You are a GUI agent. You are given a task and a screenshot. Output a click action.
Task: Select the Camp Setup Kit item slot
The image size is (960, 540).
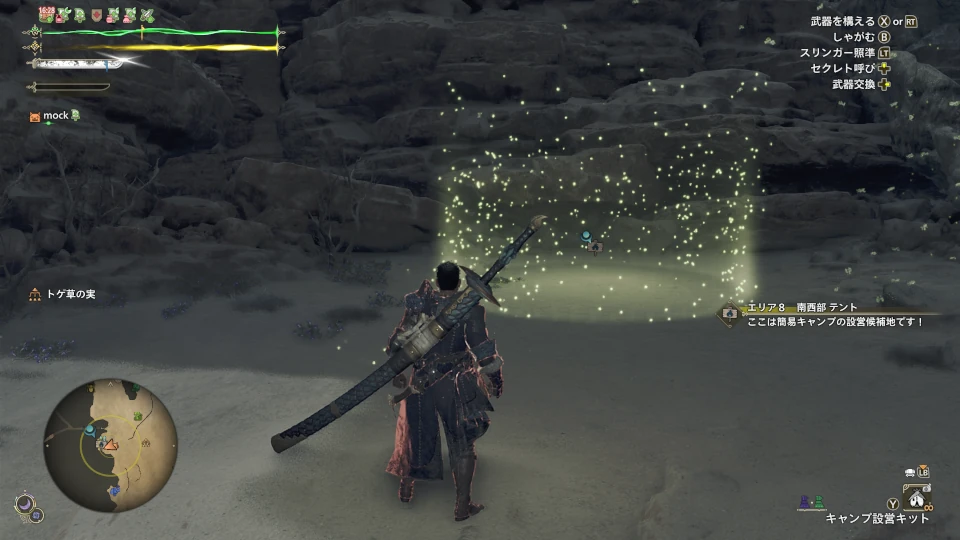pos(916,497)
